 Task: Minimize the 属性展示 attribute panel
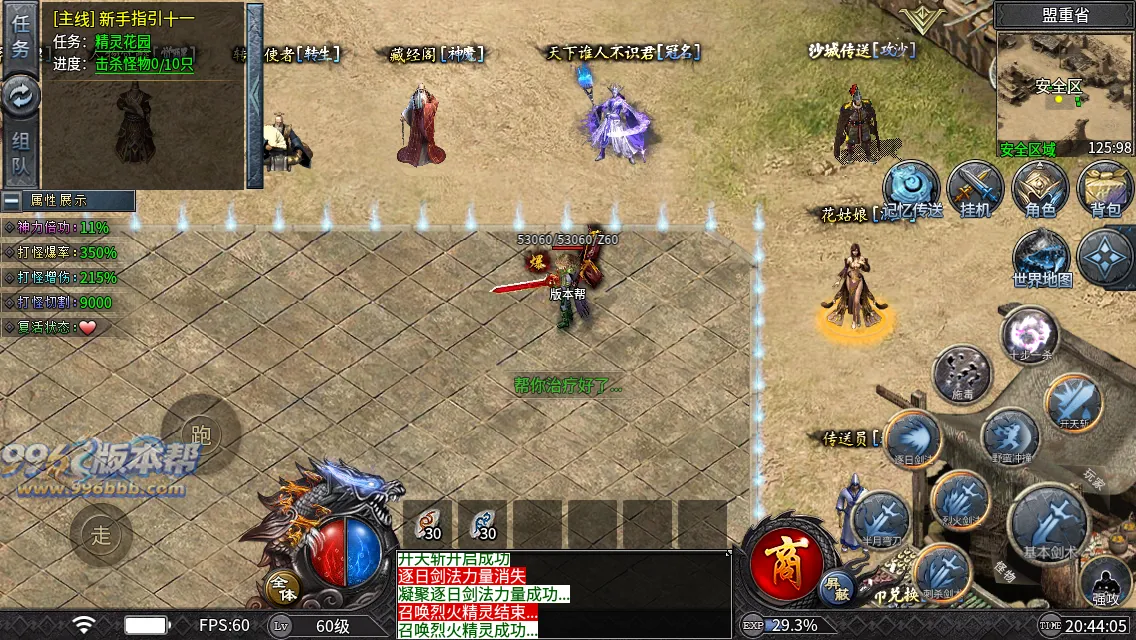(12, 200)
